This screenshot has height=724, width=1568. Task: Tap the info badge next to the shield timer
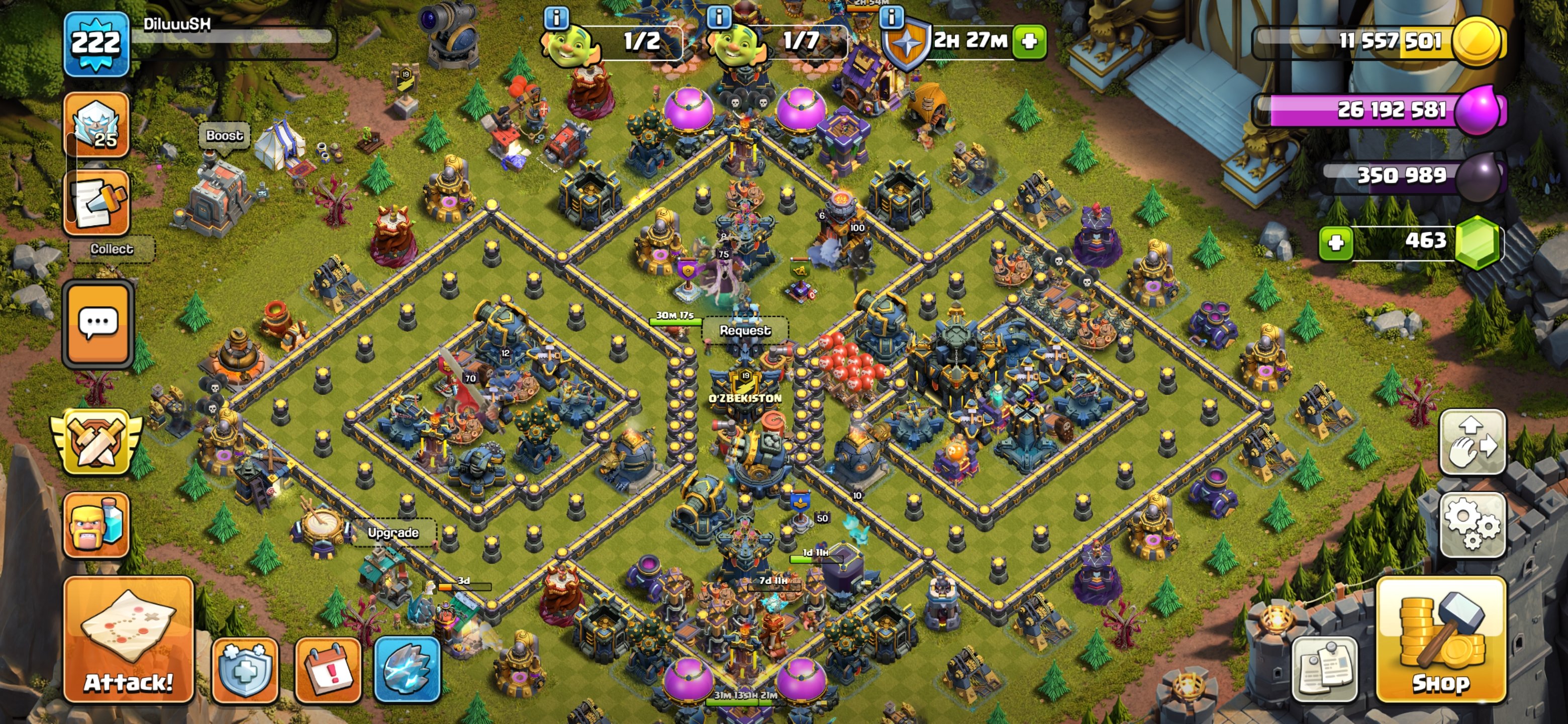(x=892, y=17)
